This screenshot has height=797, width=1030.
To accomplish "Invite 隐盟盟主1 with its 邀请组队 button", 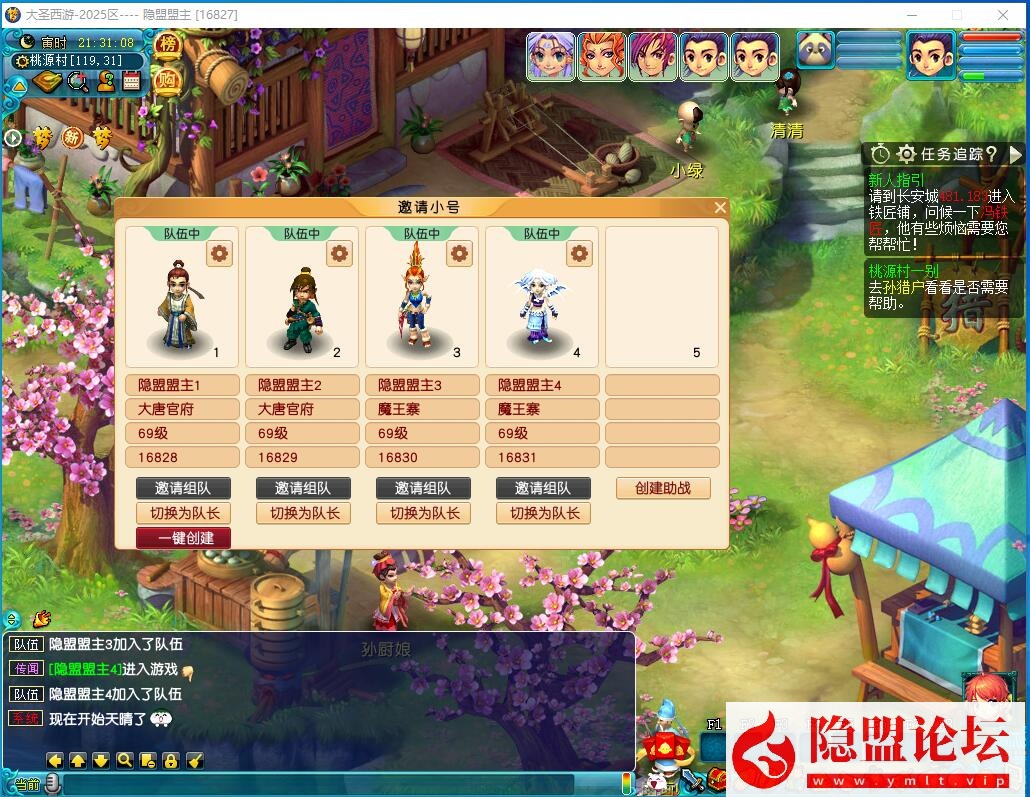I will point(183,488).
